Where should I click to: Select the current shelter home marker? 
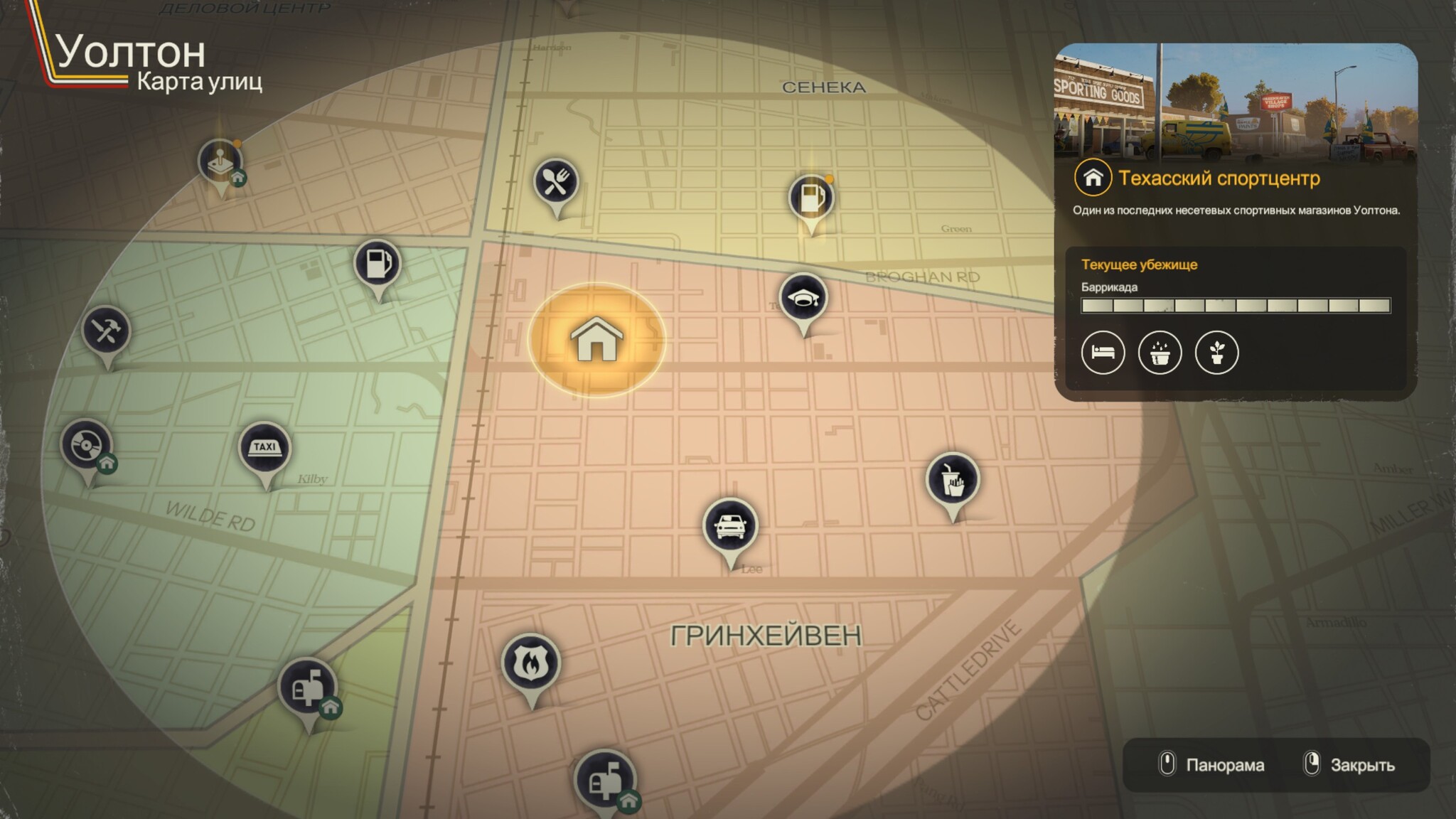(596, 339)
